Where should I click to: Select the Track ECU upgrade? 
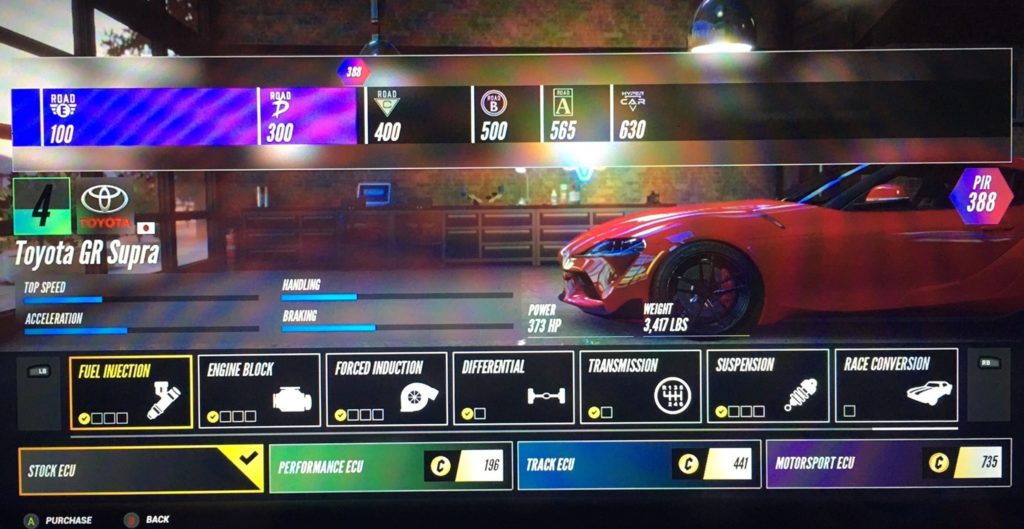638,465
